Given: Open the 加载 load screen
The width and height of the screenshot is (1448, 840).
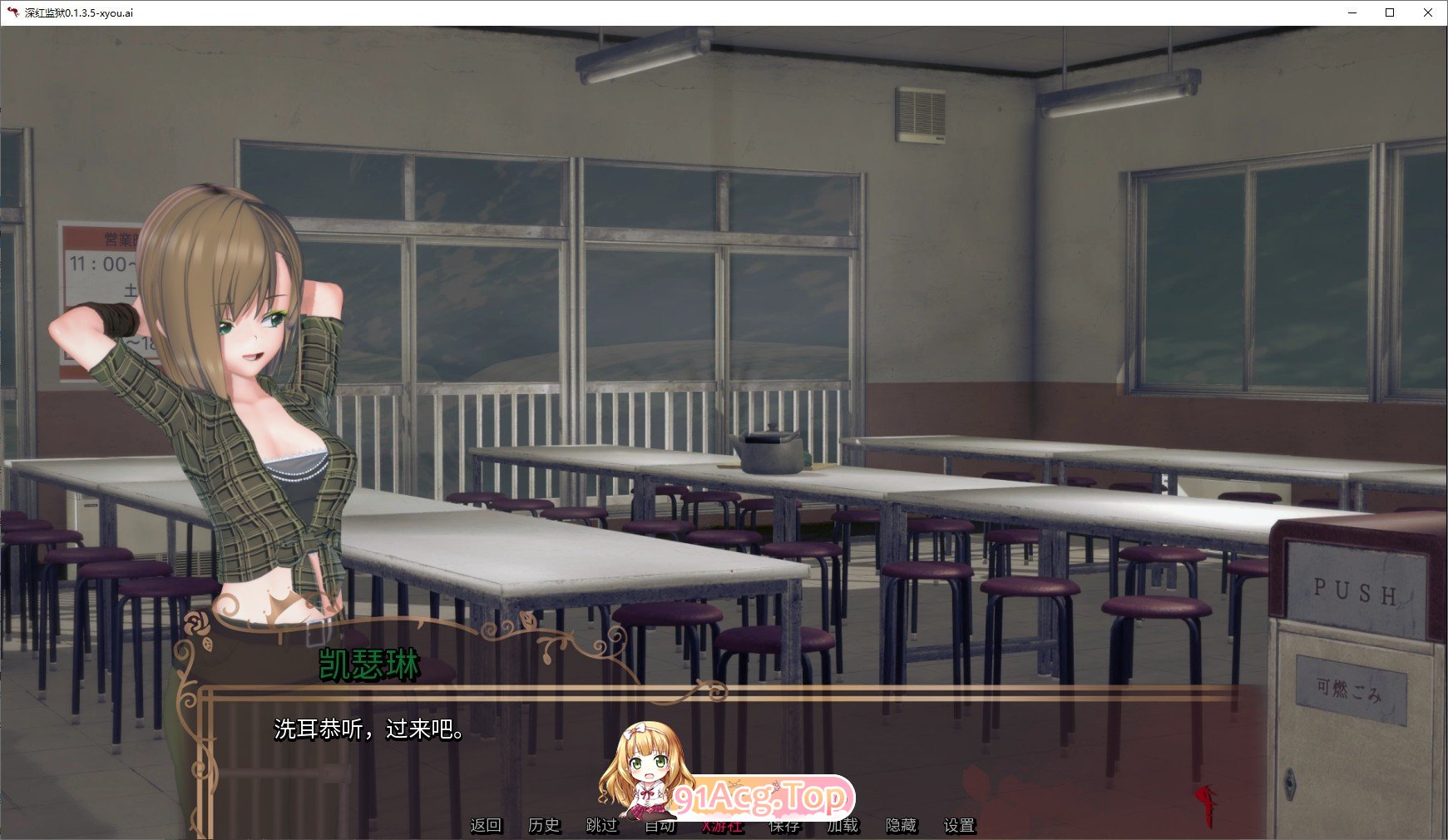Looking at the screenshot, I should [843, 825].
